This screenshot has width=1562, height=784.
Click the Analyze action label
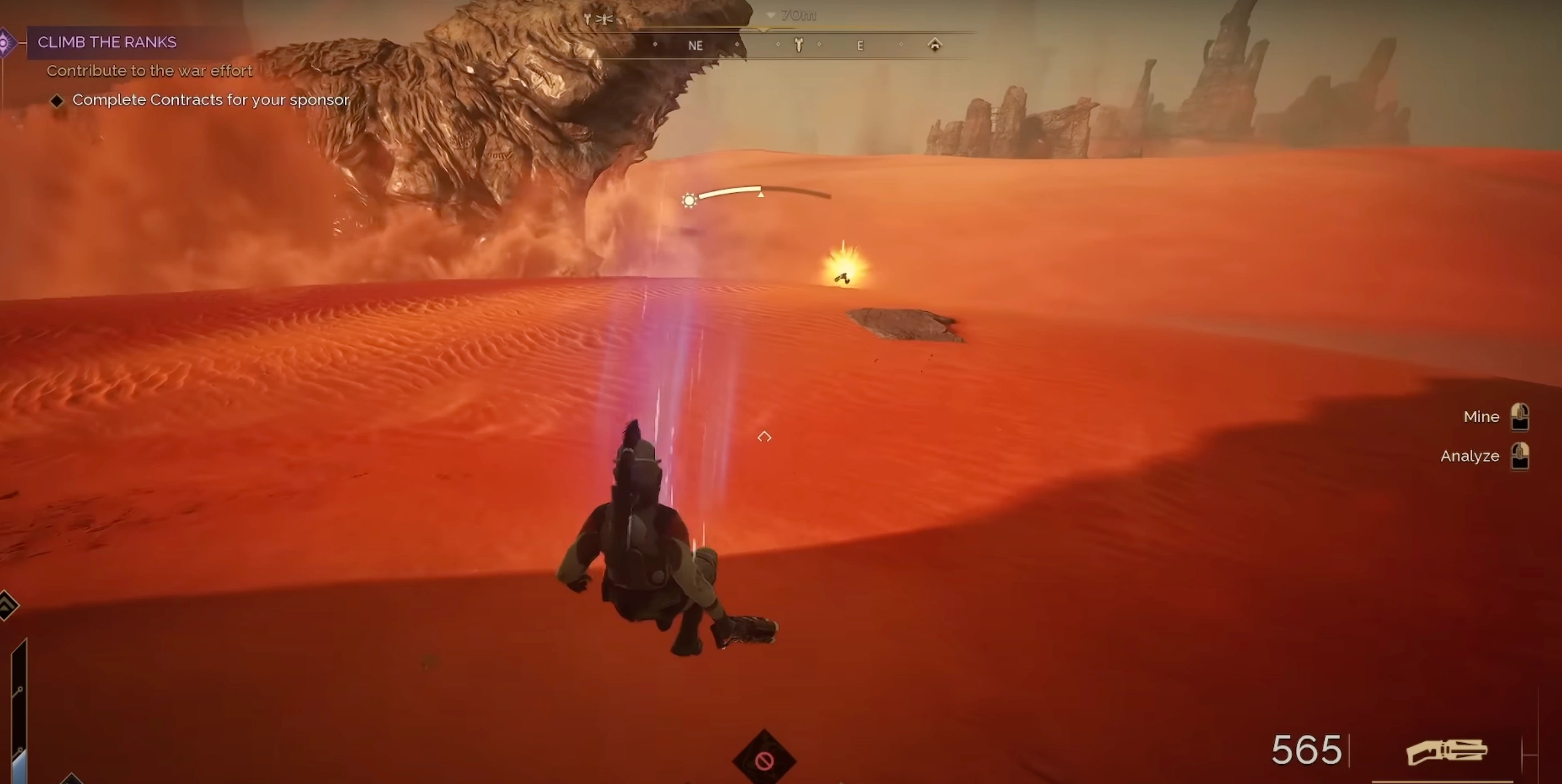[1470, 456]
